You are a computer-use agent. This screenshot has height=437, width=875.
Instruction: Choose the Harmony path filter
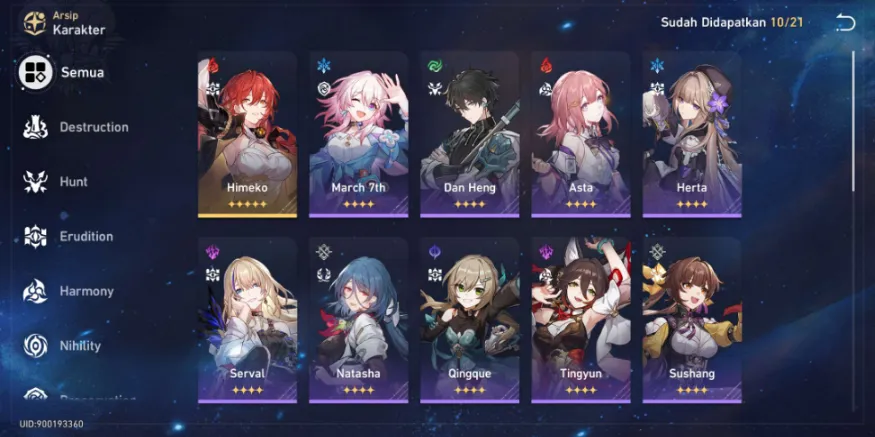pos(70,292)
